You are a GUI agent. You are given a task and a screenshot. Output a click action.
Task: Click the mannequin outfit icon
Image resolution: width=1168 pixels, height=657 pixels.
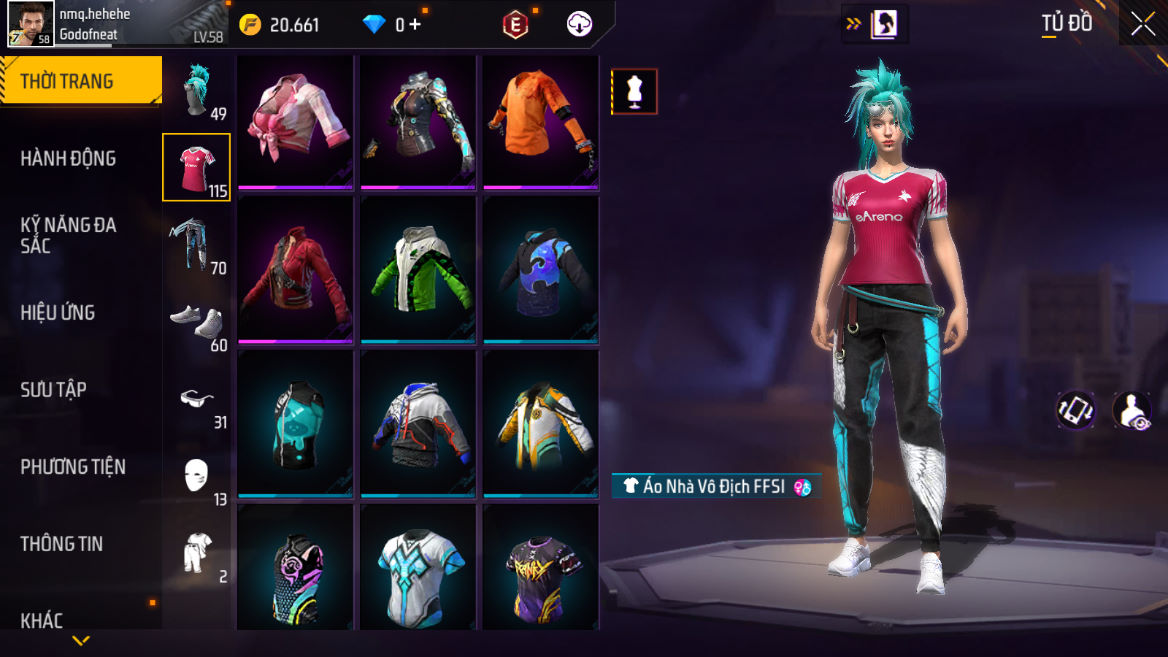(x=634, y=92)
